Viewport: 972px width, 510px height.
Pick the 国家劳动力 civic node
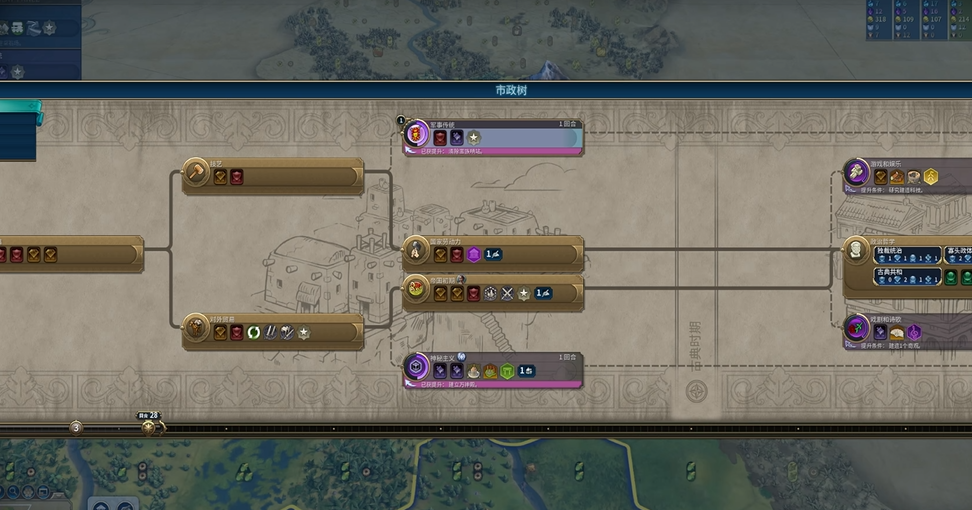point(493,254)
